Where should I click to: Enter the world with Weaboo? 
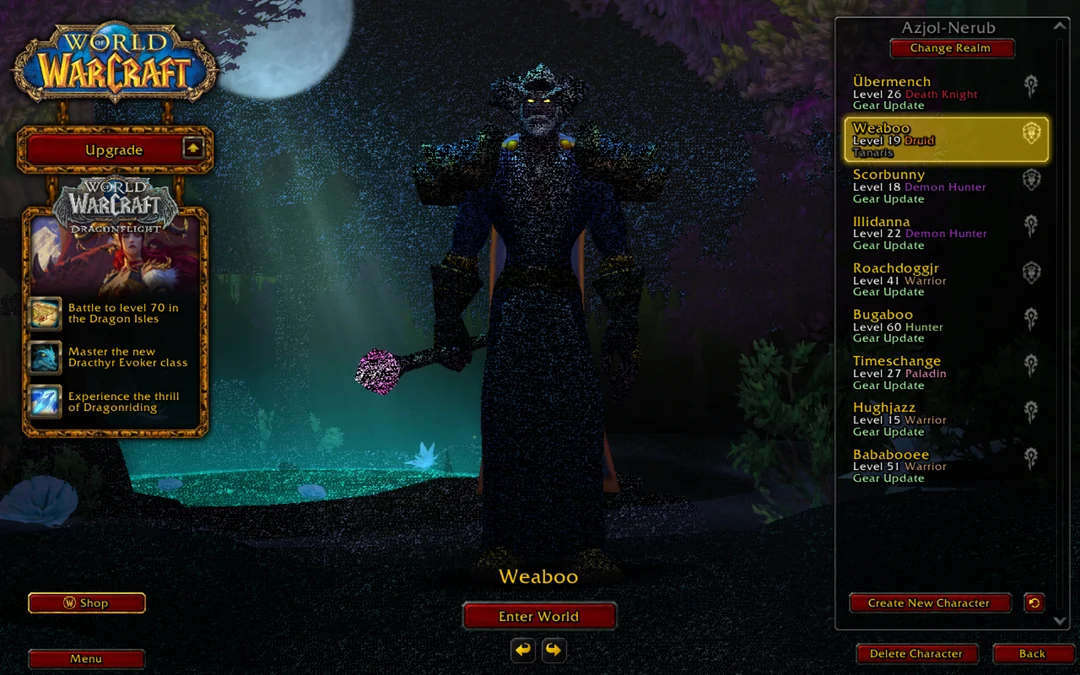click(x=539, y=616)
